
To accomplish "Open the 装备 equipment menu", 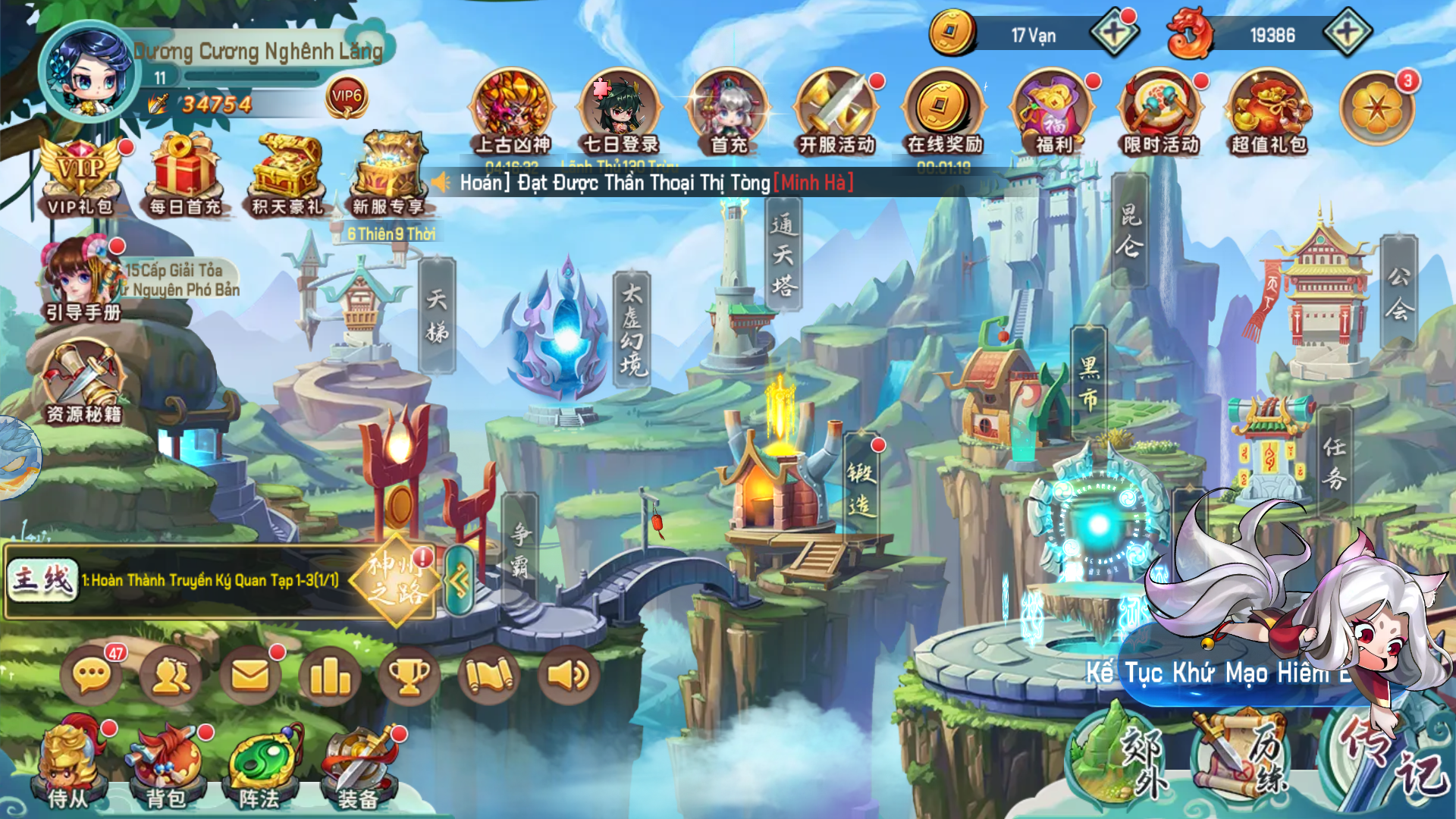I will pyautogui.click(x=358, y=766).
